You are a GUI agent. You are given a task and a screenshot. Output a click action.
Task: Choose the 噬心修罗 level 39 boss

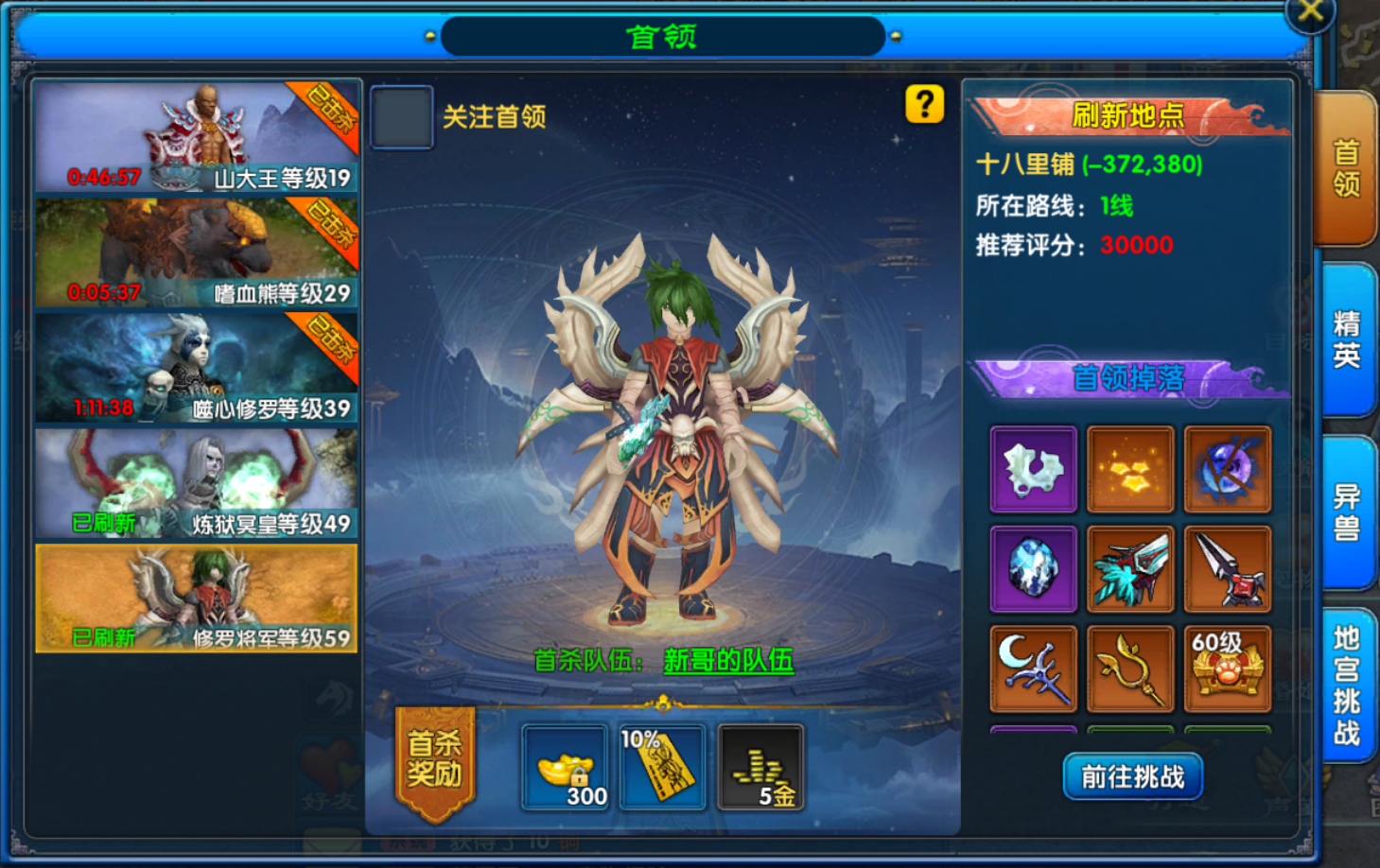coord(197,368)
